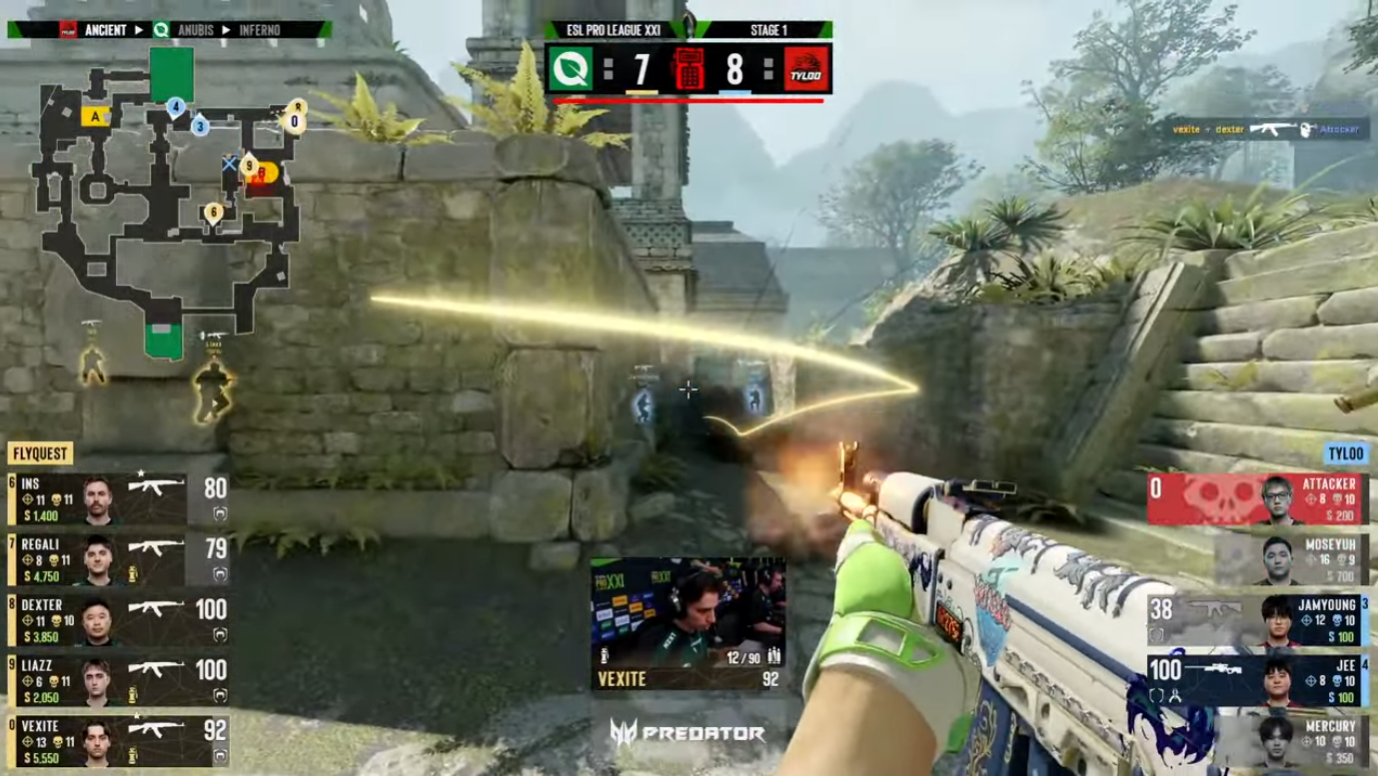1378x776 pixels.
Task: Select ANCIENT in the map series bar
Action: pyautogui.click(x=106, y=30)
